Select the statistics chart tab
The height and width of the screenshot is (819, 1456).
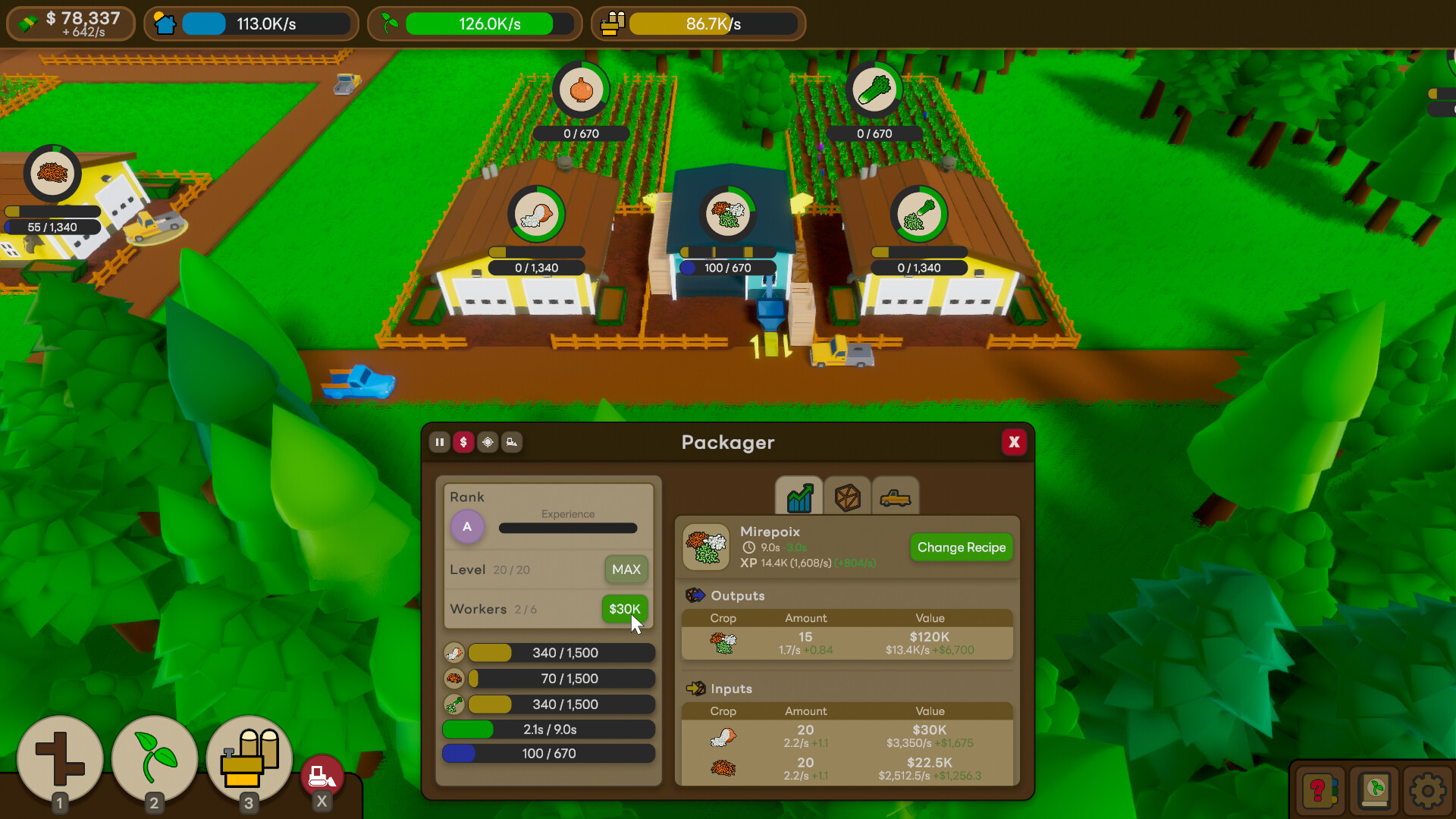click(x=799, y=497)
